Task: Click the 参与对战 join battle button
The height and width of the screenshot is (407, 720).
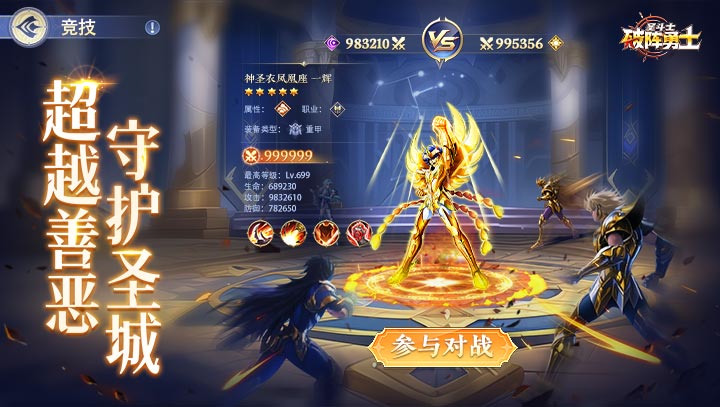Action: [444, 347]
